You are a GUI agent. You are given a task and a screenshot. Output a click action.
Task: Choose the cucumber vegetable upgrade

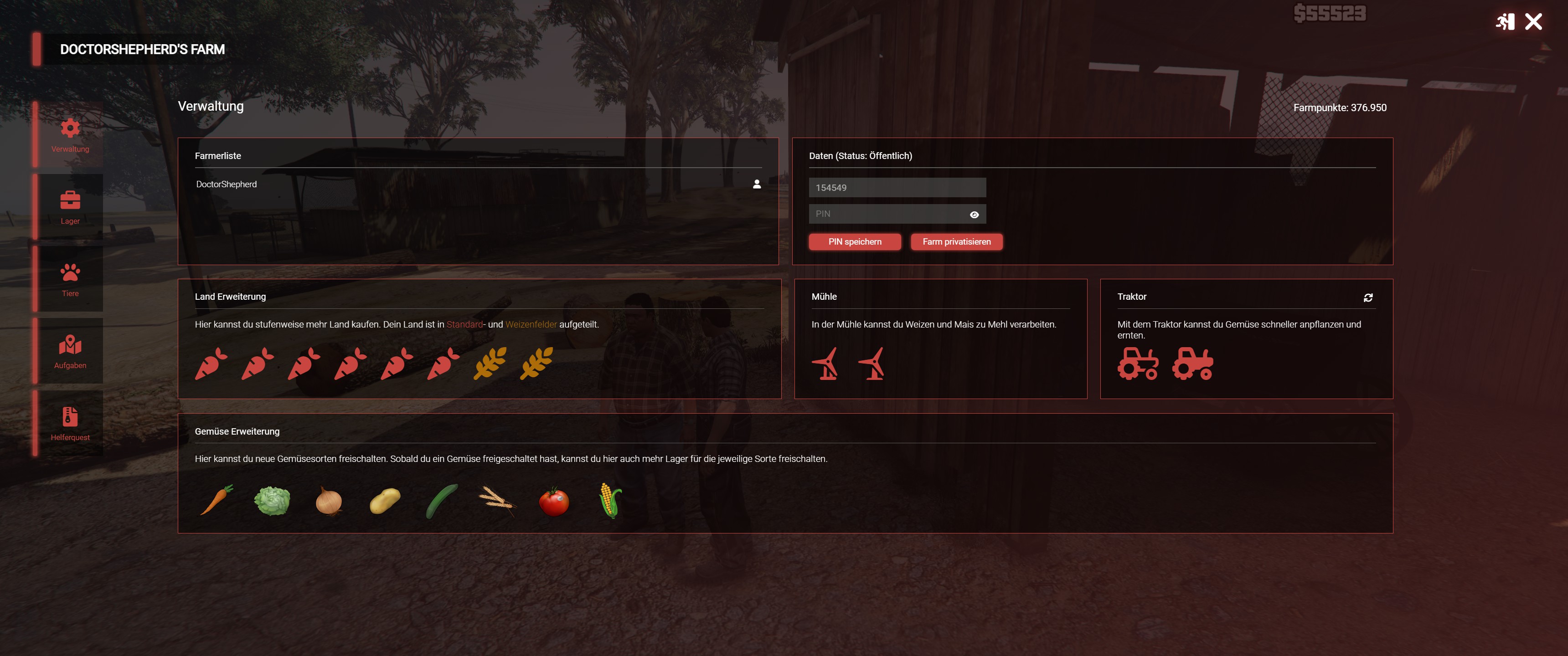pos(441,501)
